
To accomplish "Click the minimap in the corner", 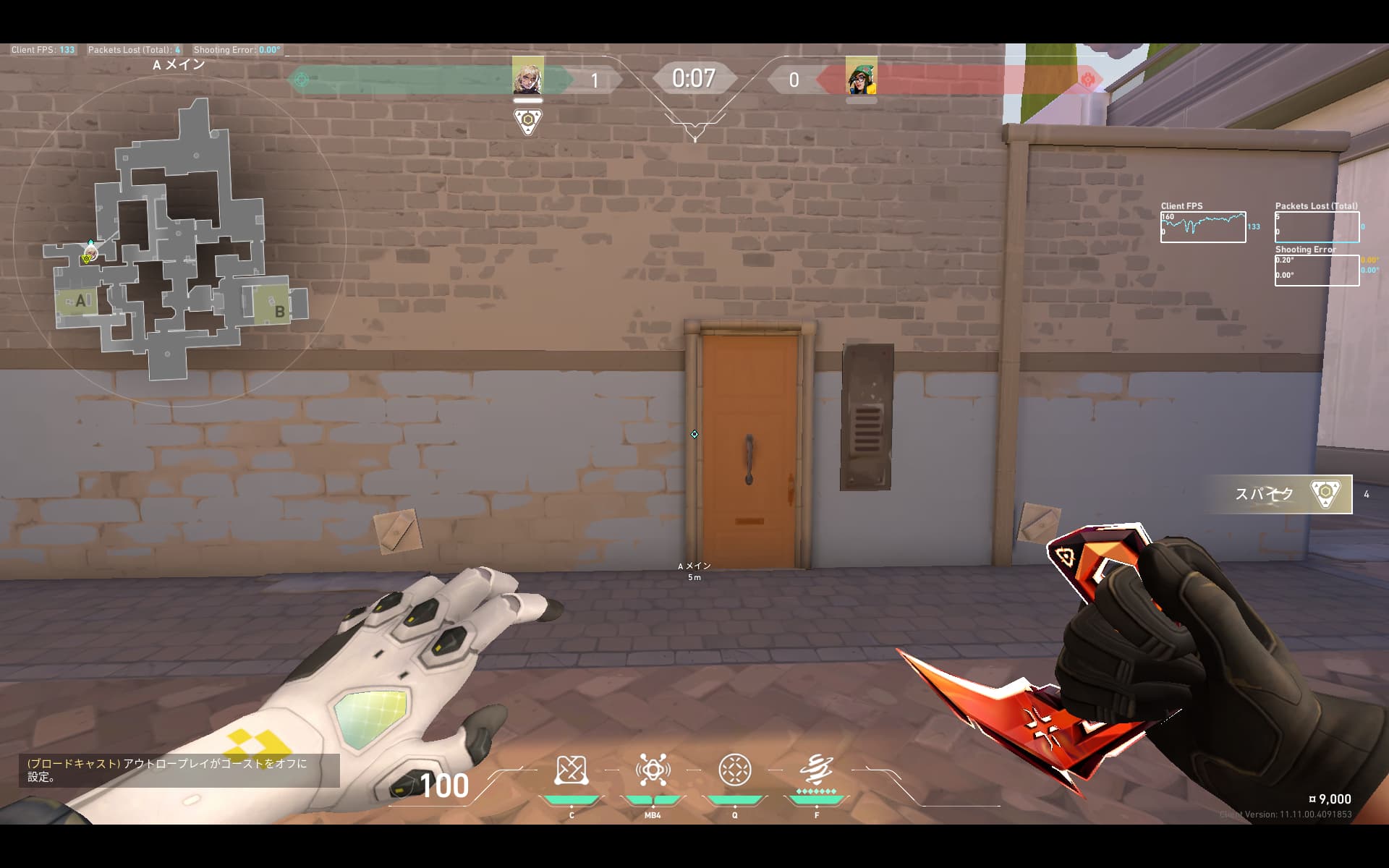I will [x=179, y=239].
